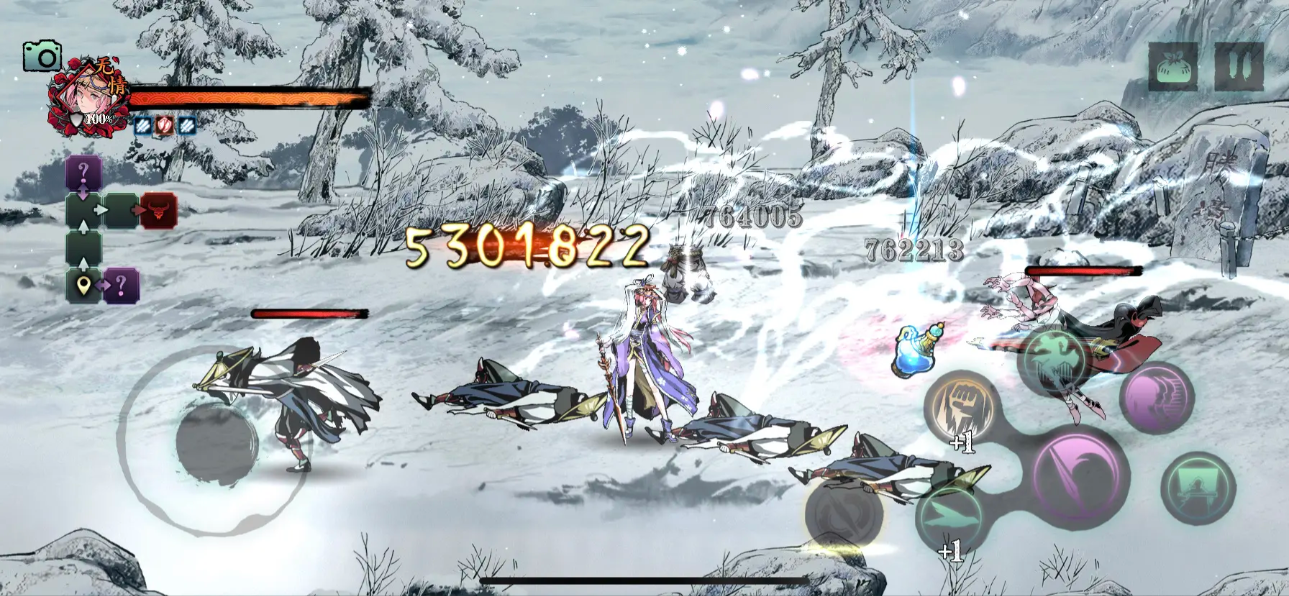The height and width of the screenshot is (596, 1289).
Task: Take a screenshot with the camera icon
Action: coord(42,56)
